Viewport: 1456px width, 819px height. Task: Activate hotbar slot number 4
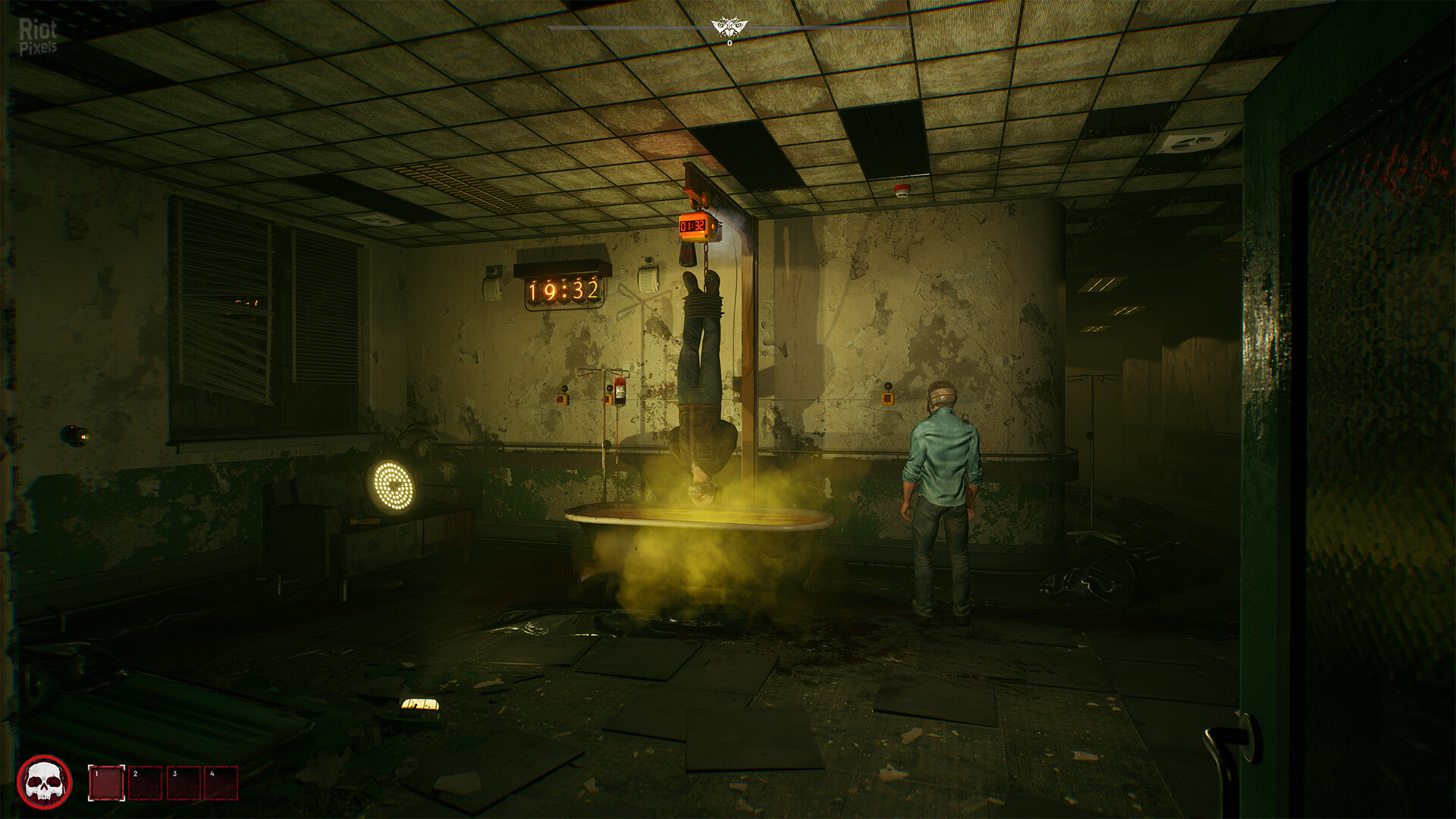pos(221,783)
